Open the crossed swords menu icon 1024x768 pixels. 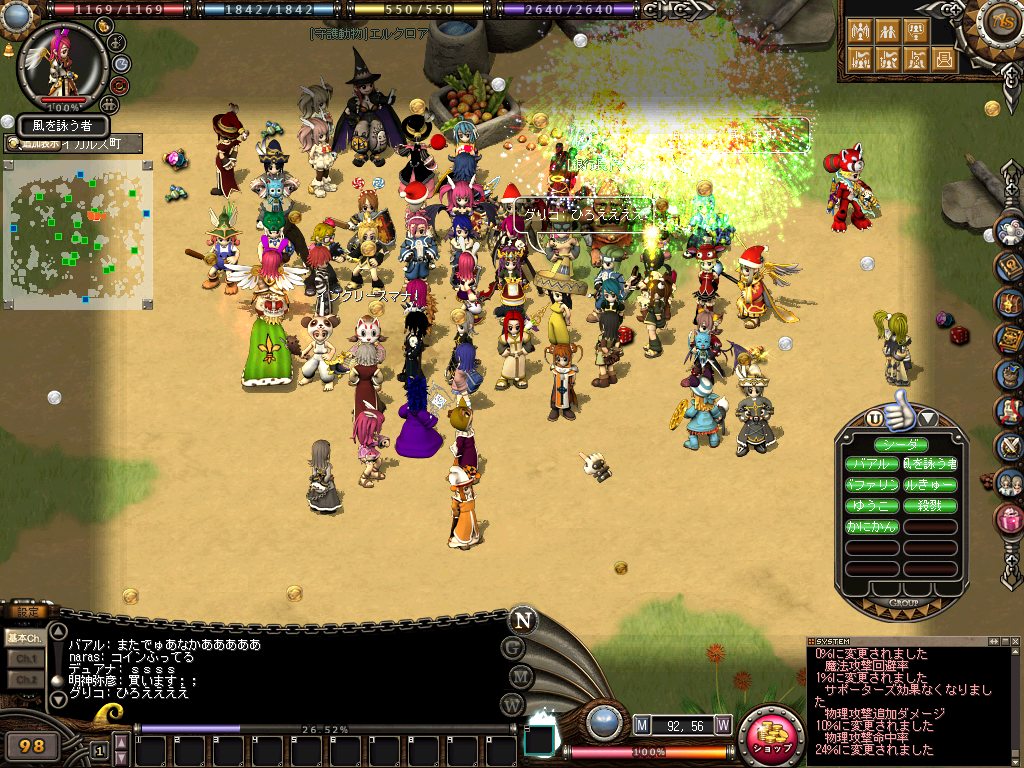point(1010,446)
